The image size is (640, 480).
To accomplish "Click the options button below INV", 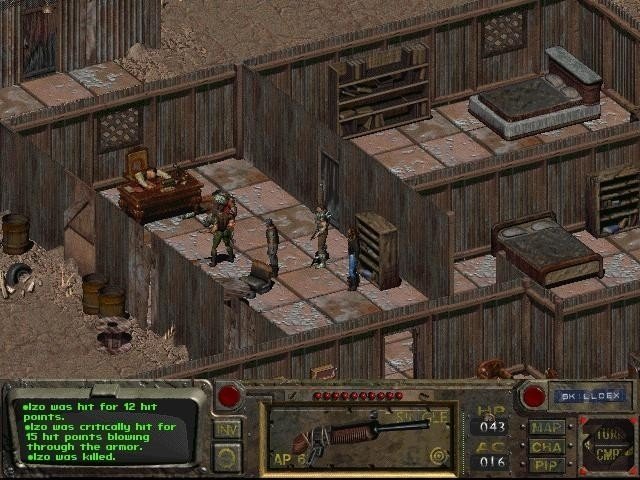I will pyautogui.click(x=227, y=457).
